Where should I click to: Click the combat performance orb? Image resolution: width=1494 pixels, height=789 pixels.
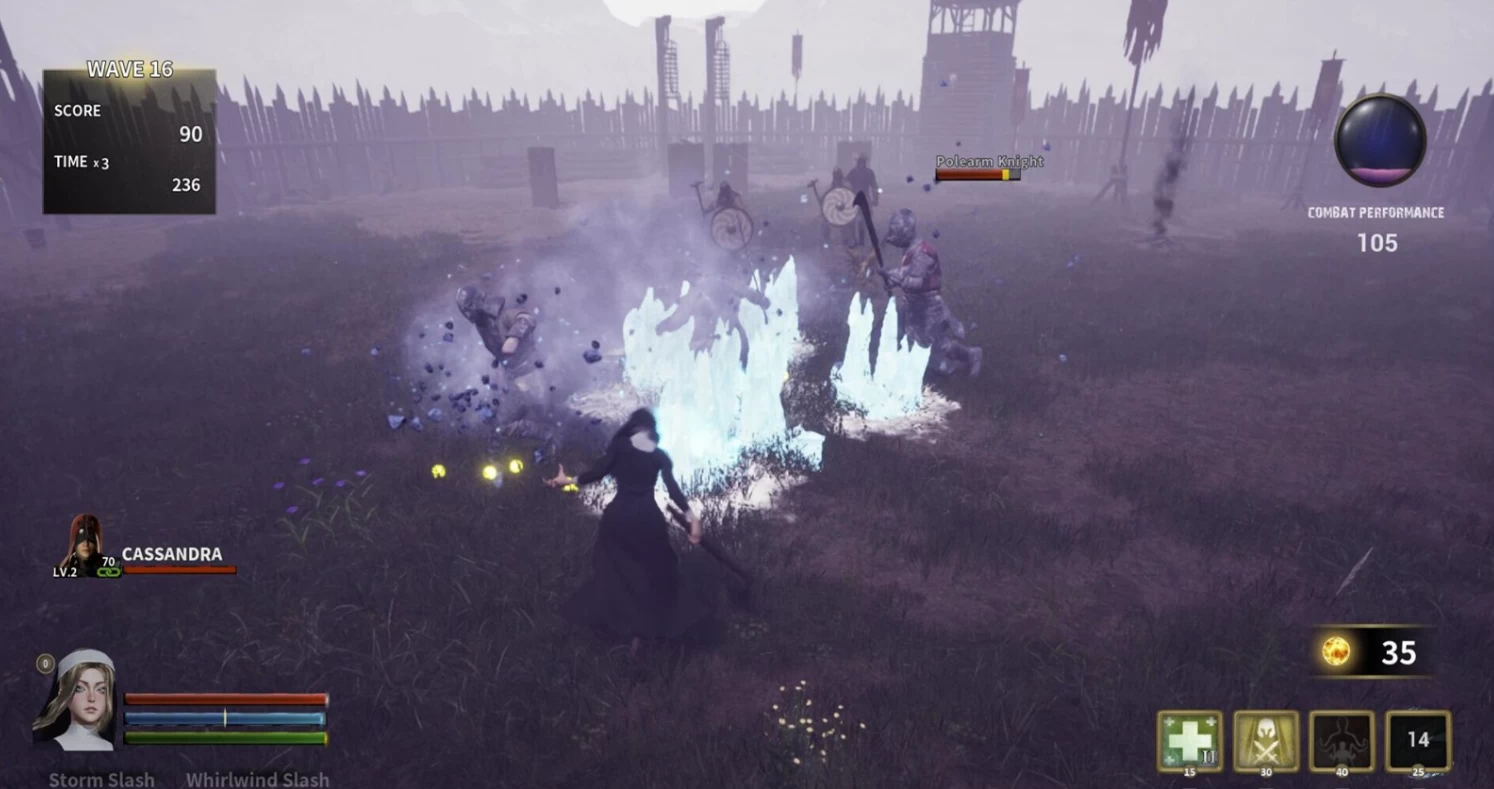point(1380,140)
